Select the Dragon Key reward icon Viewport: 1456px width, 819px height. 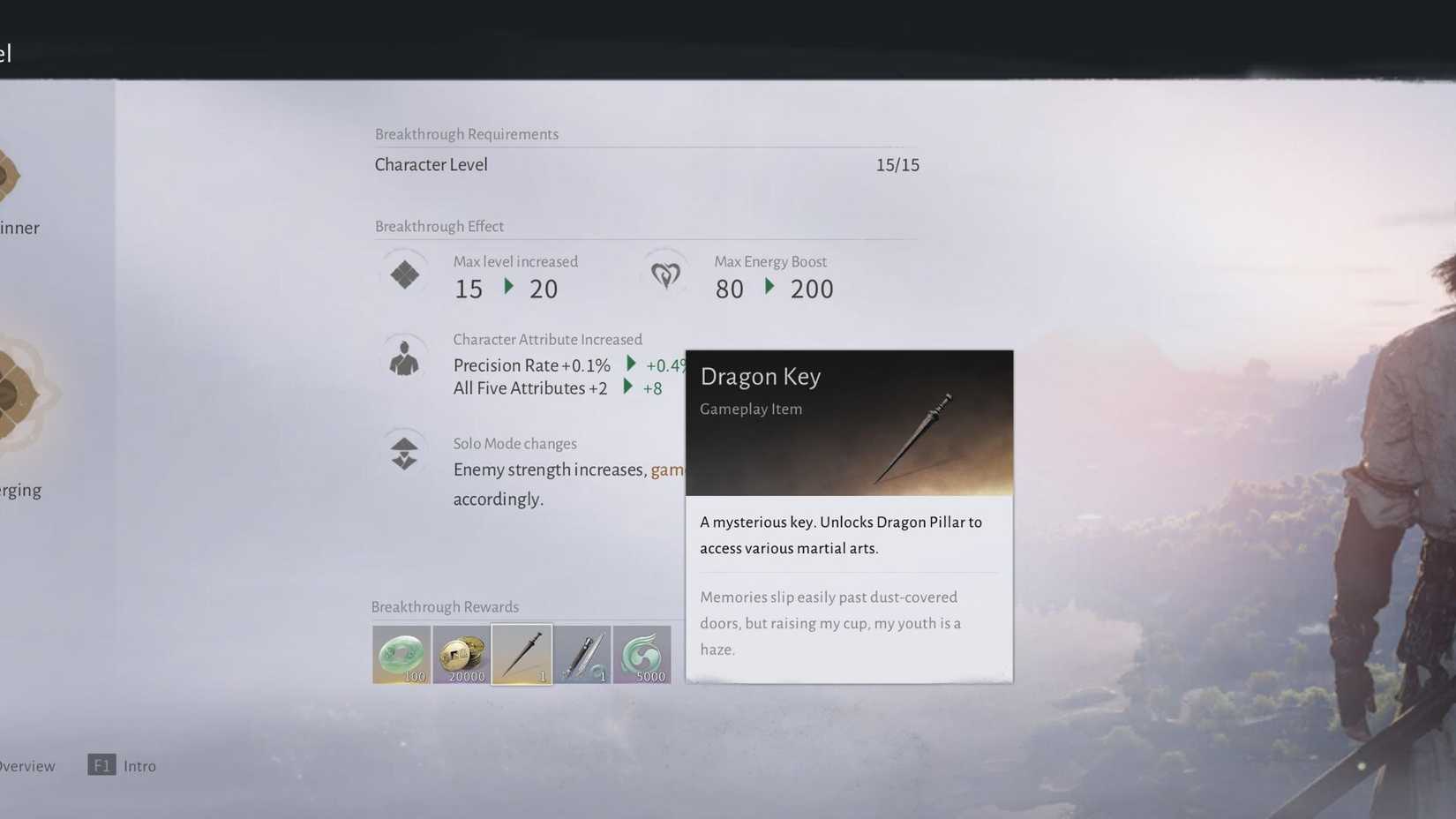521,654
